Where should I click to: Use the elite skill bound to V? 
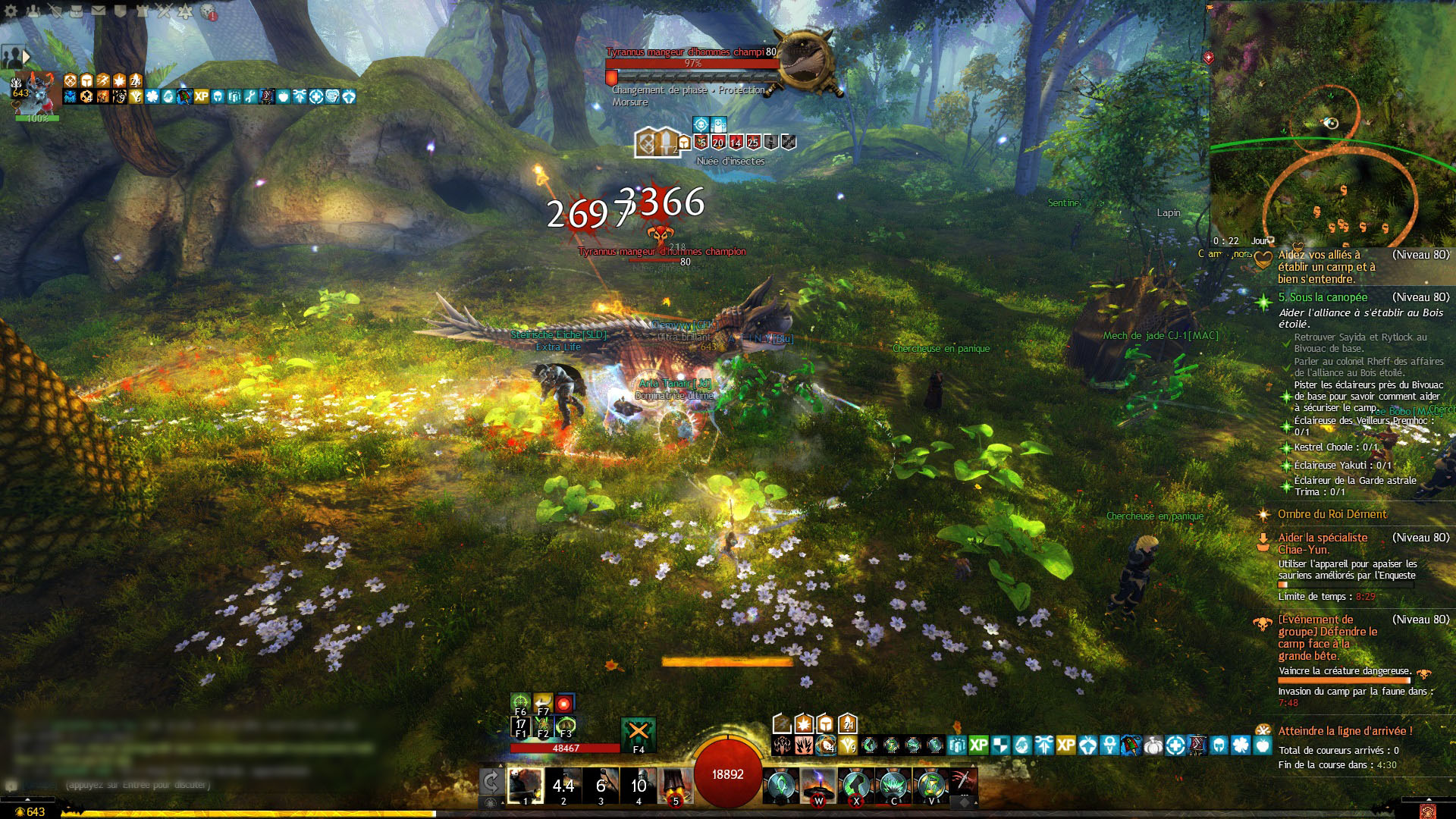[x=930, y=784]
